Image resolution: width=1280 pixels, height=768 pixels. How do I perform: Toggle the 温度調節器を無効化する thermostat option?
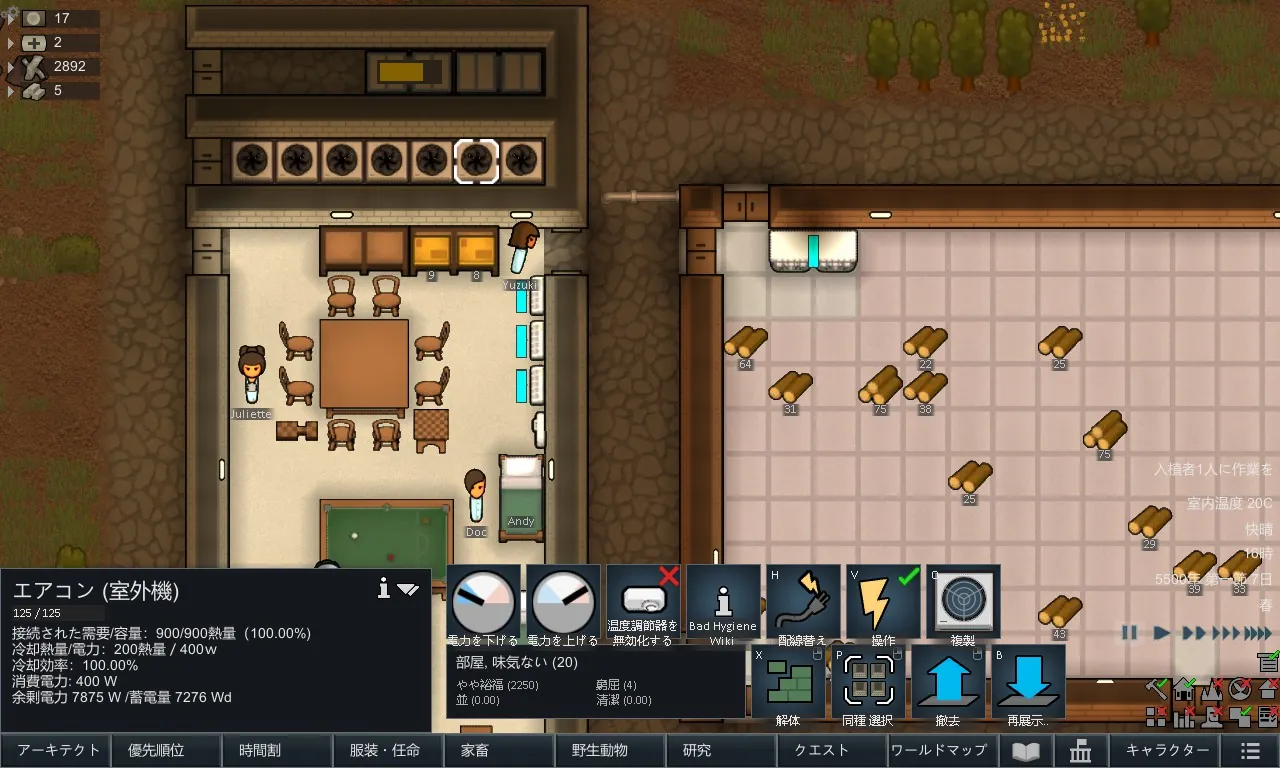[x=643, y=603]
